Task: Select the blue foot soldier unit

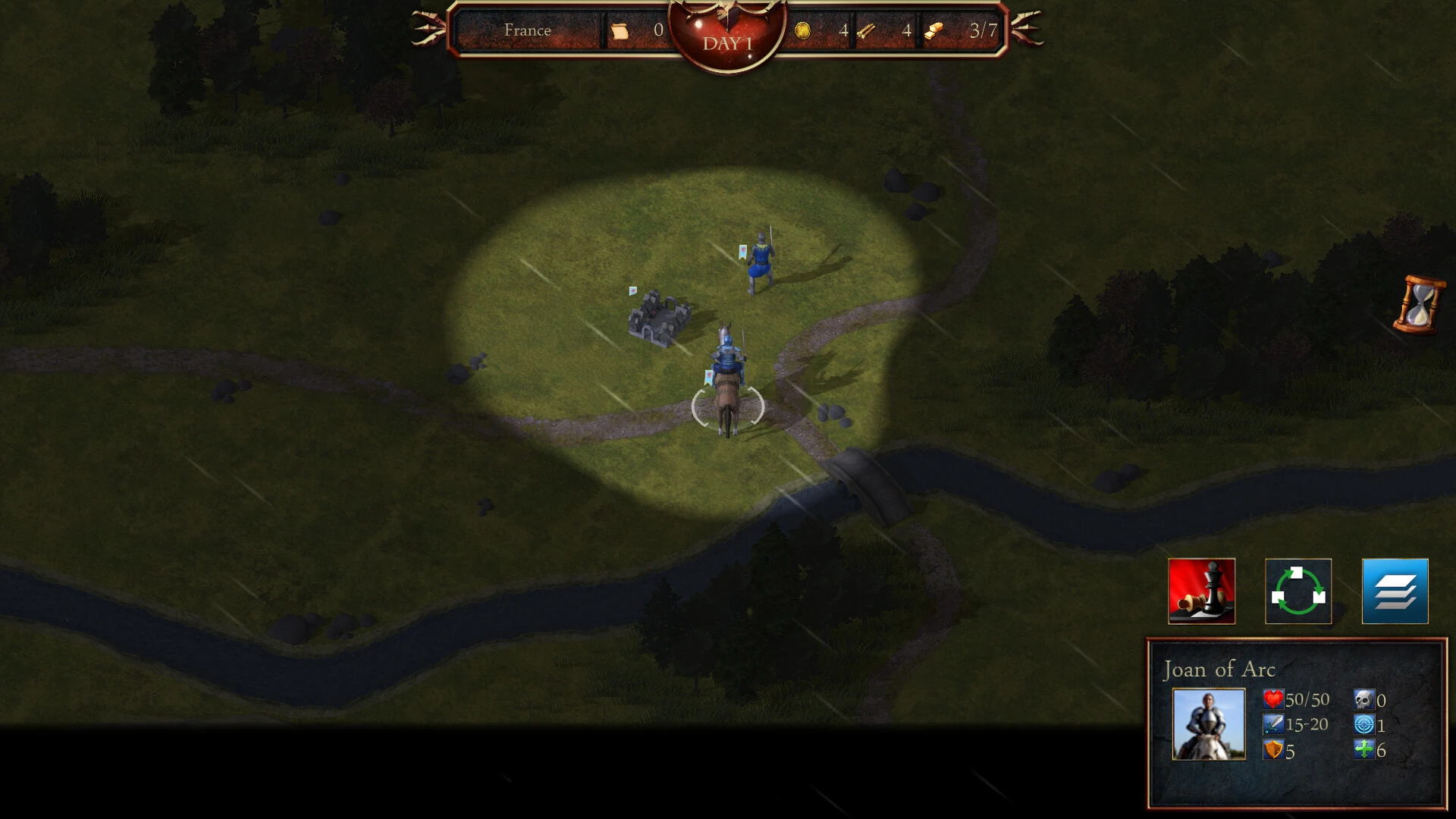Action: coord(760,263)
